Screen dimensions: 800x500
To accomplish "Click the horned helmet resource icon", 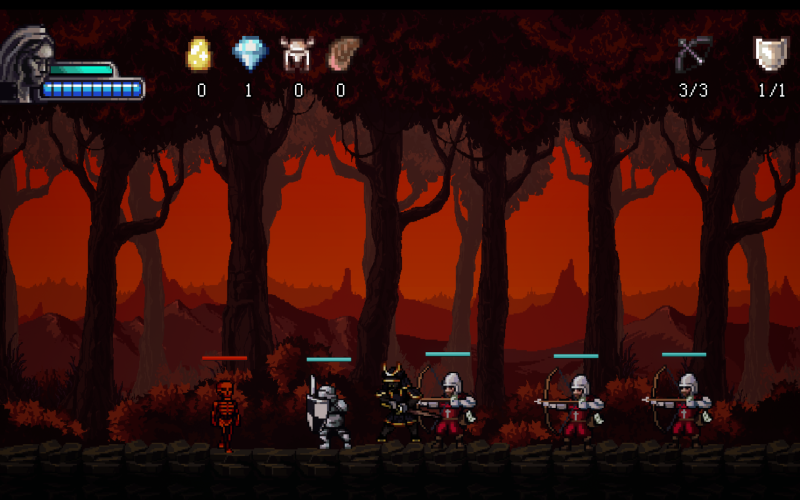I will click(297, 54).
